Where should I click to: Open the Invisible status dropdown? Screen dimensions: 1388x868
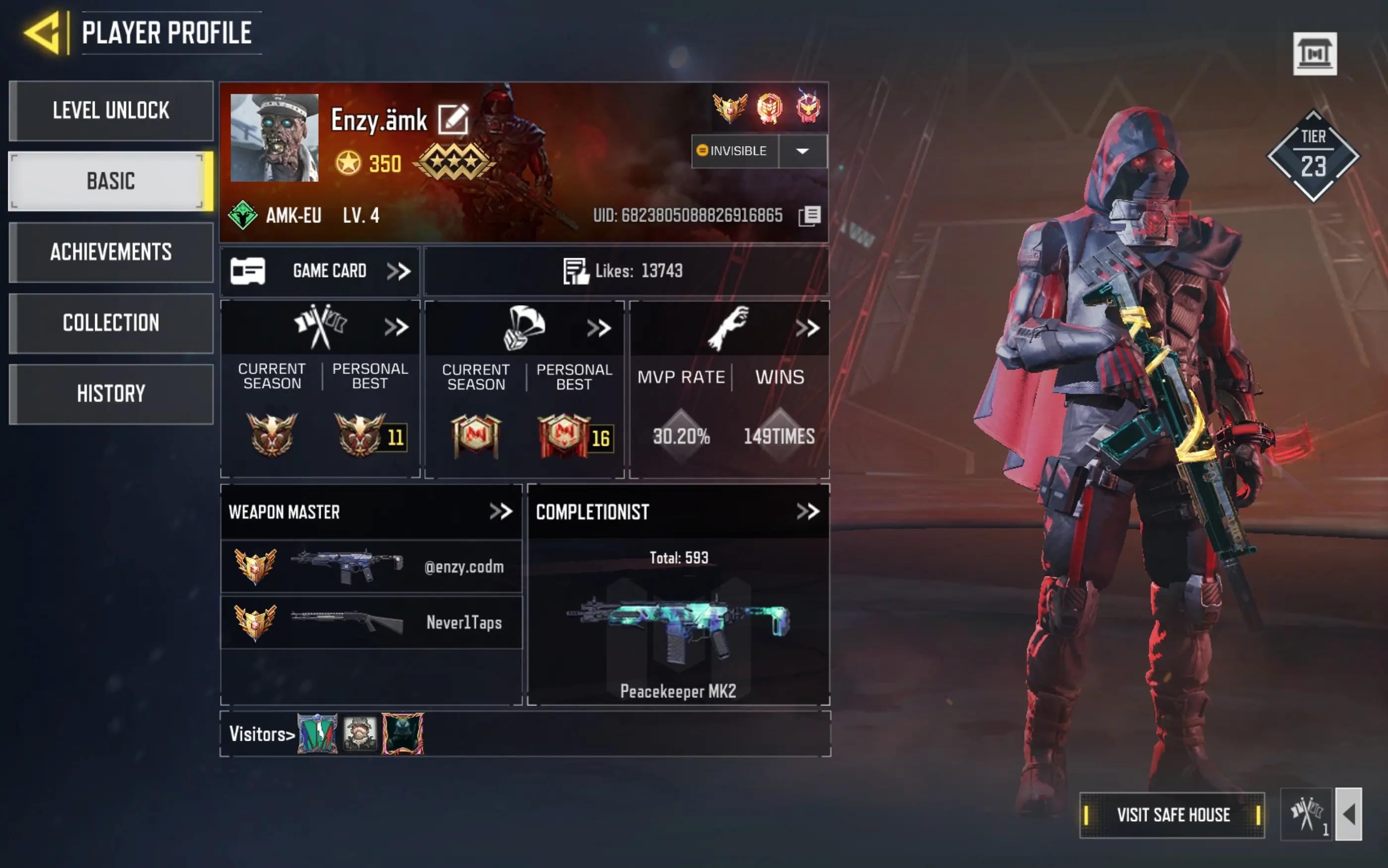coord(802,151)
